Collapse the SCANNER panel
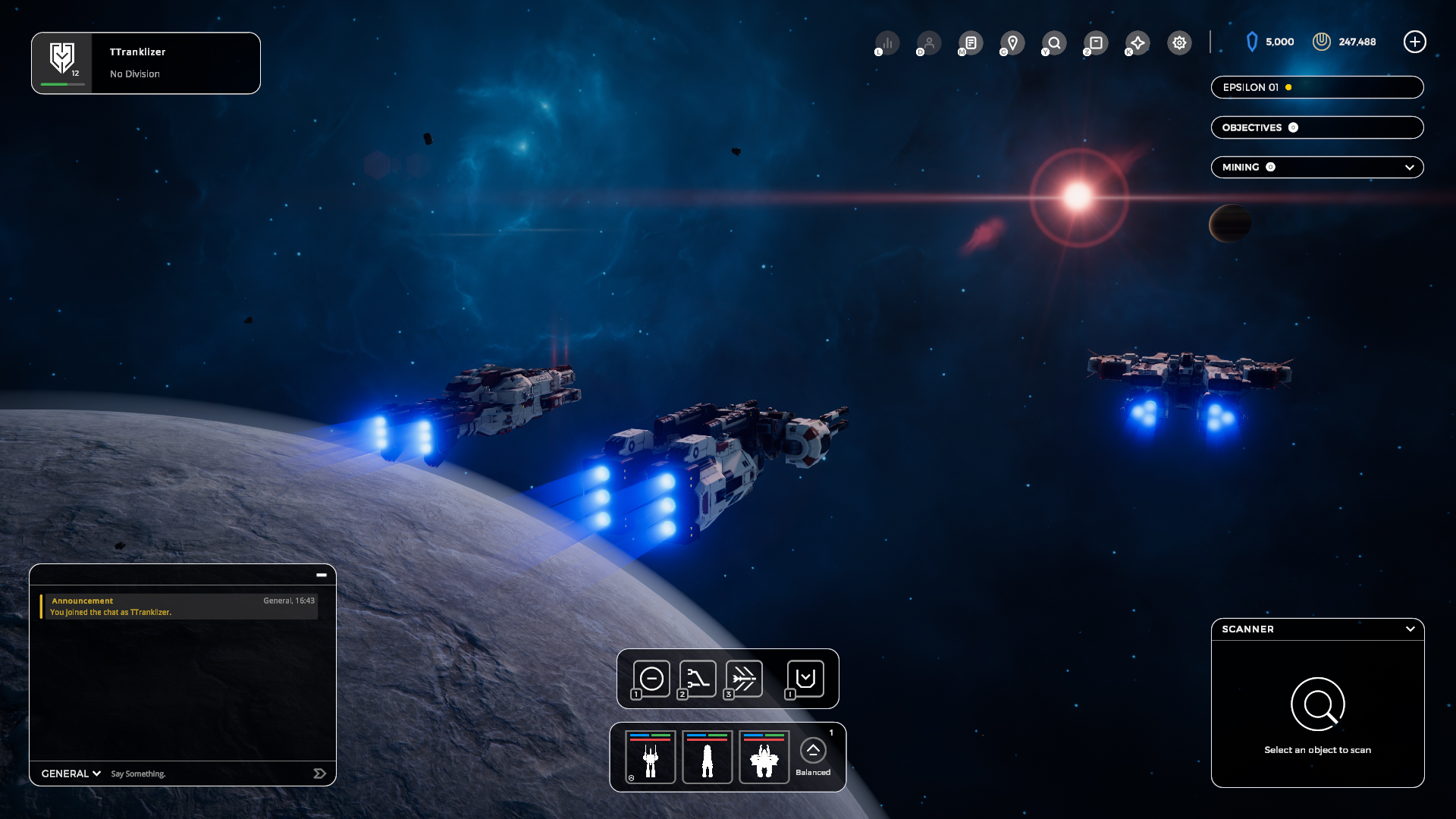The width and height of the screenshot is (1456, 819). pyautogui.click(x=1410, y=629)
